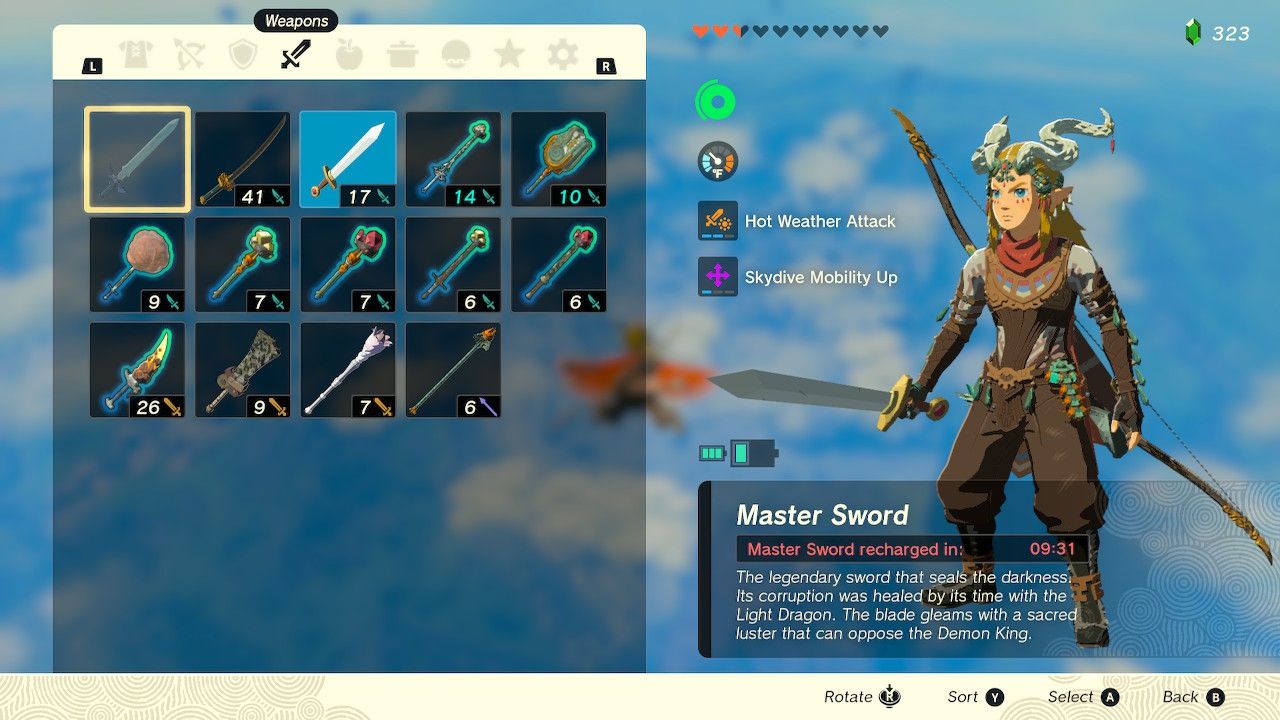Select the cooking pot Meals icon
The image size is (1280, 720).
403,55
